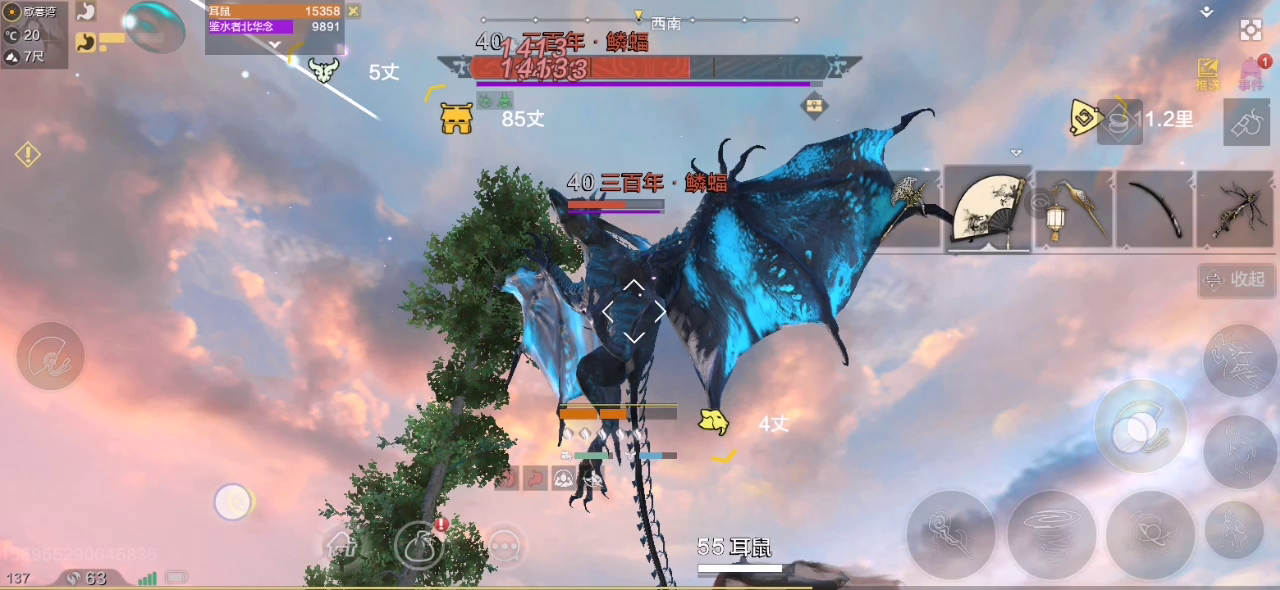Close the damage ranking panel

(353, 11)
